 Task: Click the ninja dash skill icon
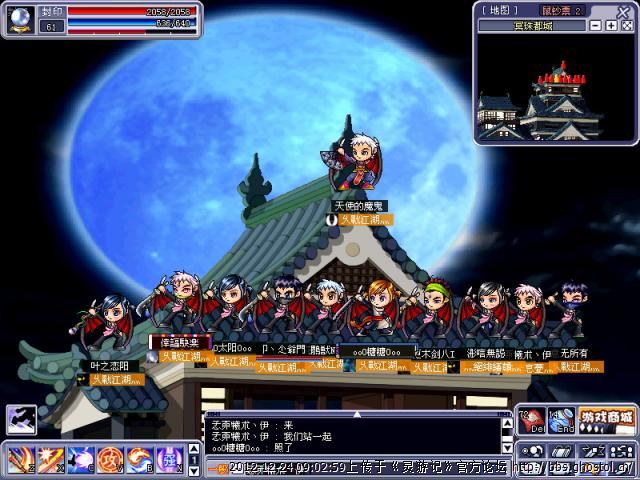point(19,420)
